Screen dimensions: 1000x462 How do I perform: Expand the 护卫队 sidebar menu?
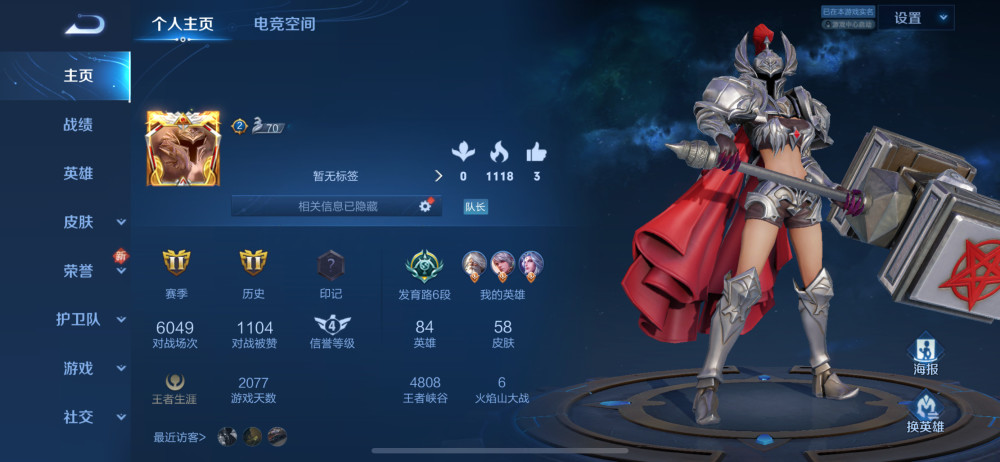[90, 320]
